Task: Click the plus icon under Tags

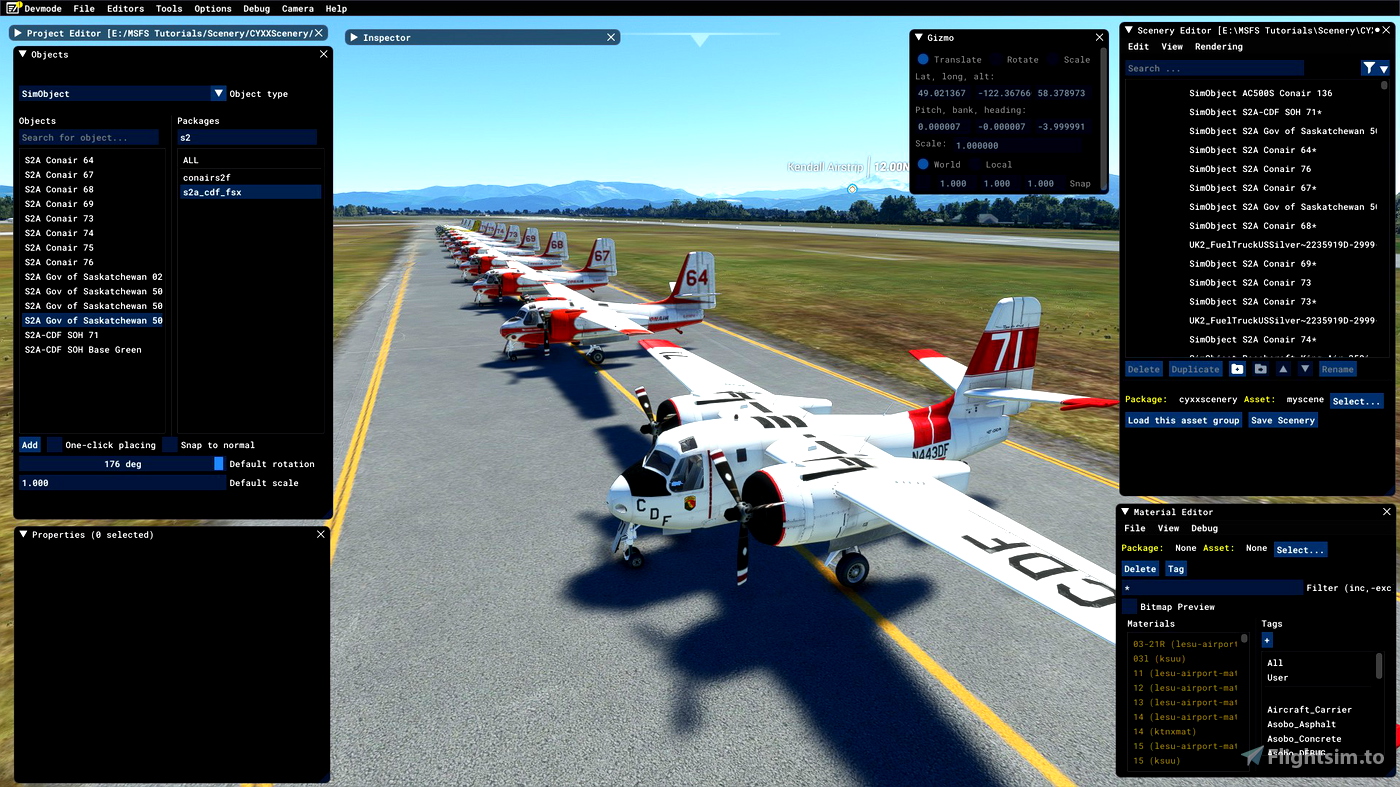Action: [1266, 640]
